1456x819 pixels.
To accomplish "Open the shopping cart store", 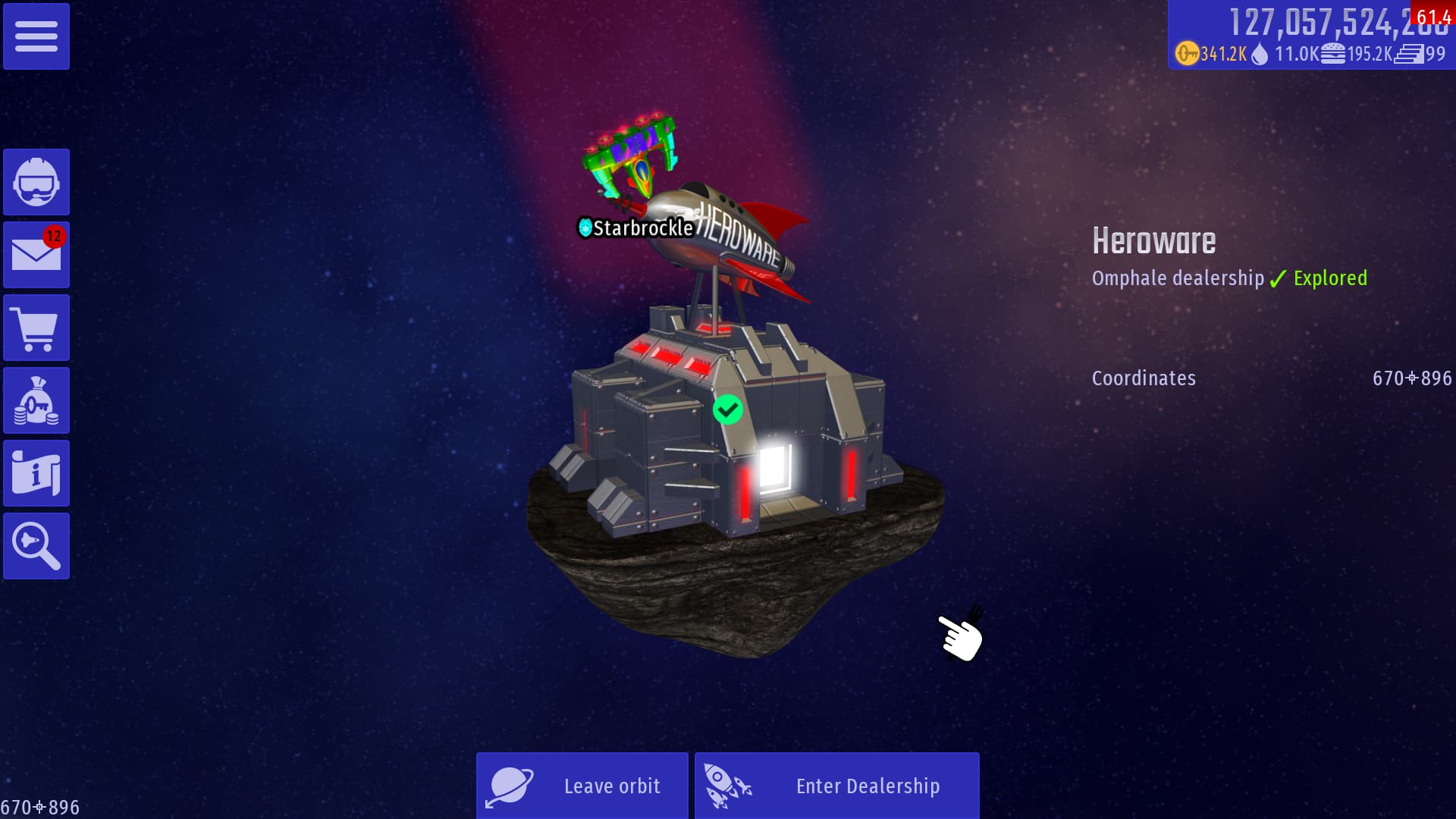I will (x=36, y=328).
